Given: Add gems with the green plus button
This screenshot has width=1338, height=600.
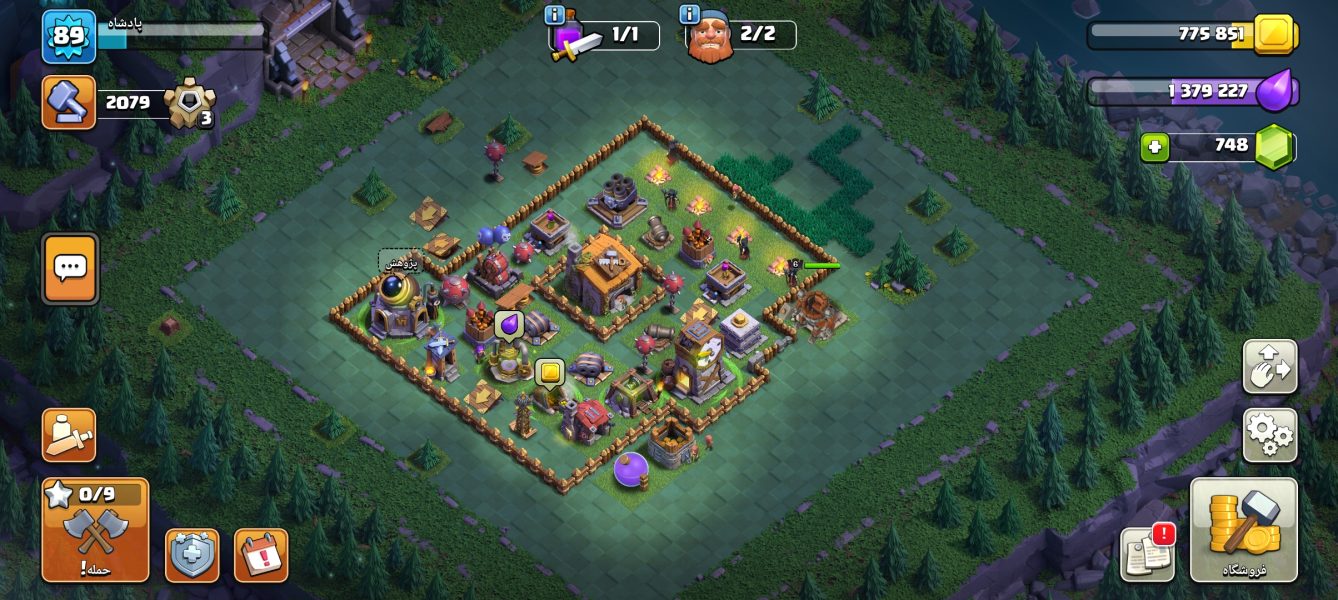Looking at the screenshot, I should tap(1154, 148).
